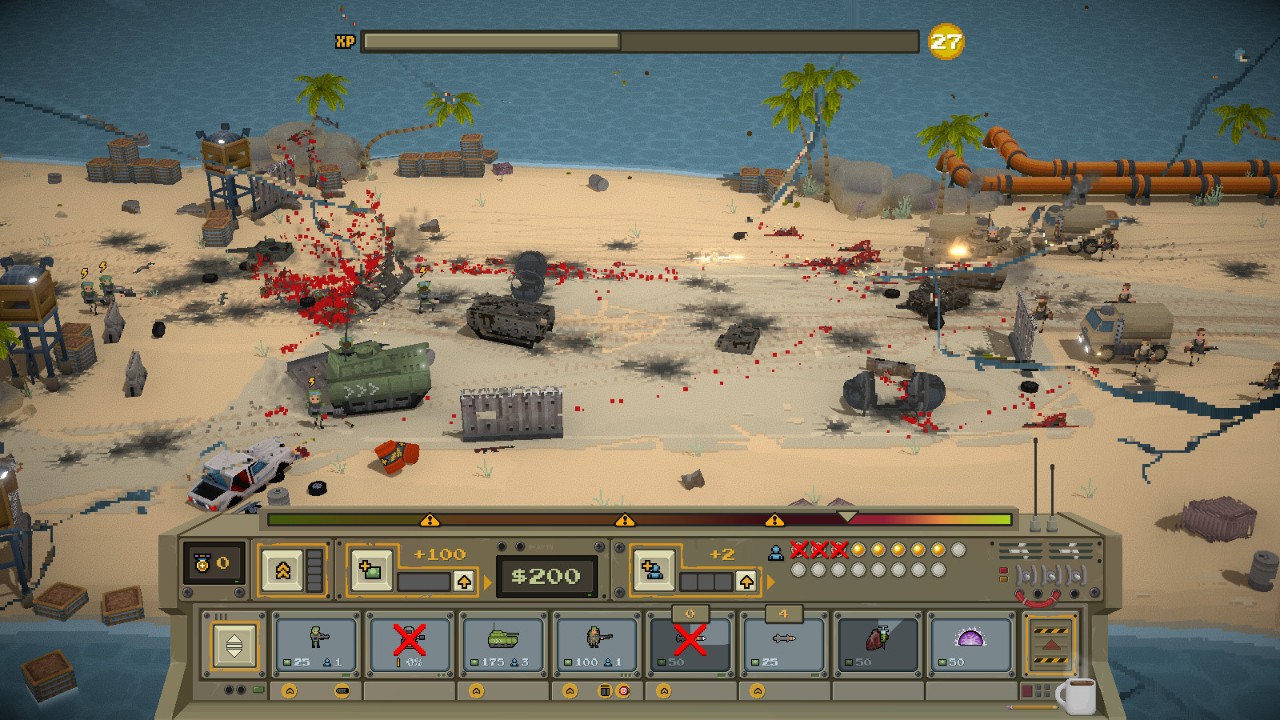The image size is (1280, 720).
Task: Select the crossed-out soldier unit slot
Action: tap(409, 644)
